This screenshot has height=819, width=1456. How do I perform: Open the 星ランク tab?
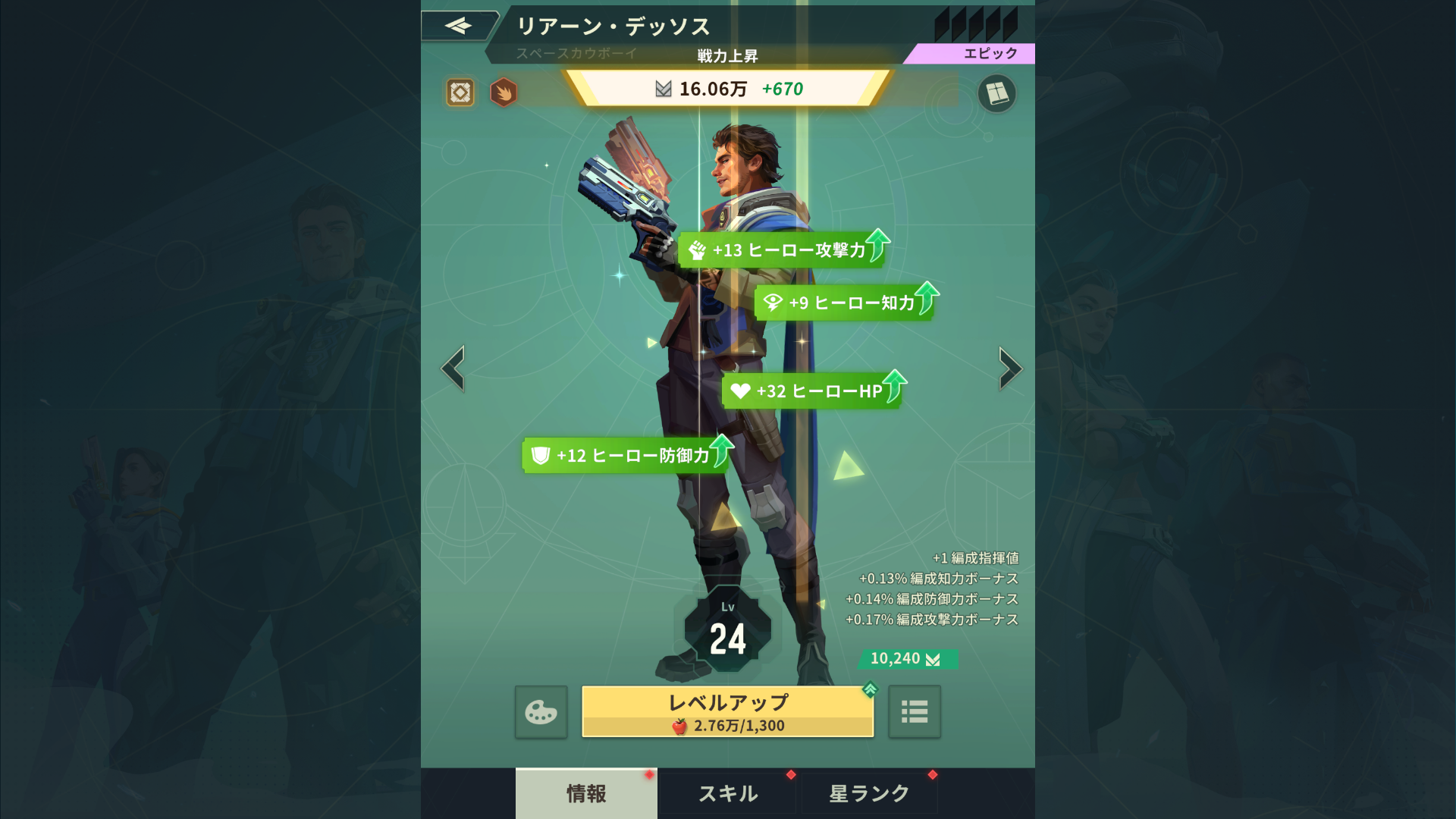[868, 793]
